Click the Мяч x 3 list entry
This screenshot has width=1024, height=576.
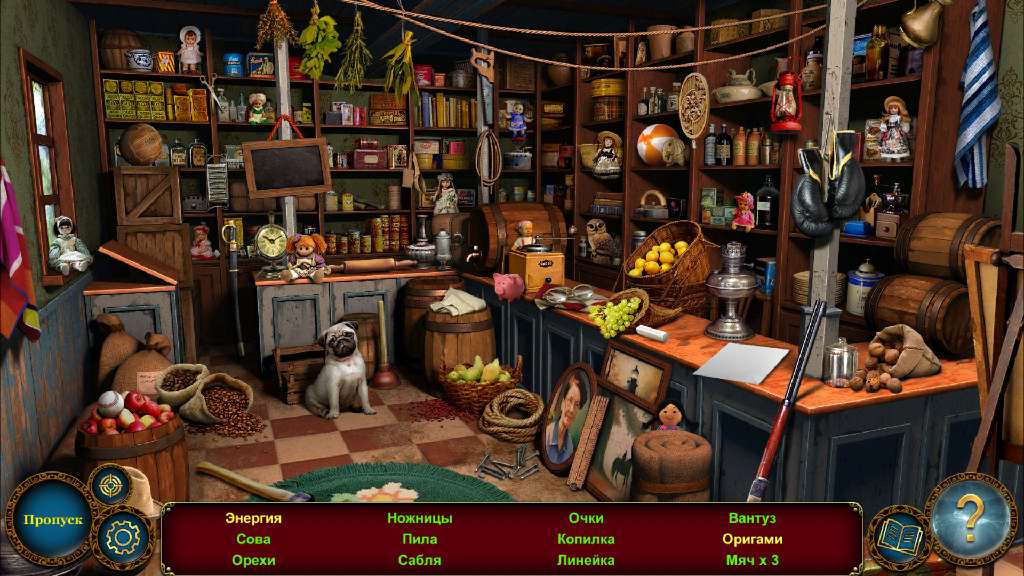pyautogui.click(x=752, y=560)
